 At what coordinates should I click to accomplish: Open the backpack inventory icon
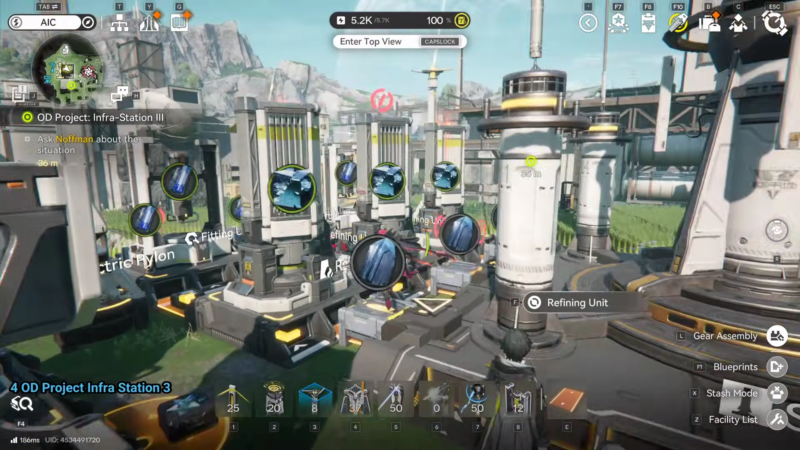tap(709, 23)
